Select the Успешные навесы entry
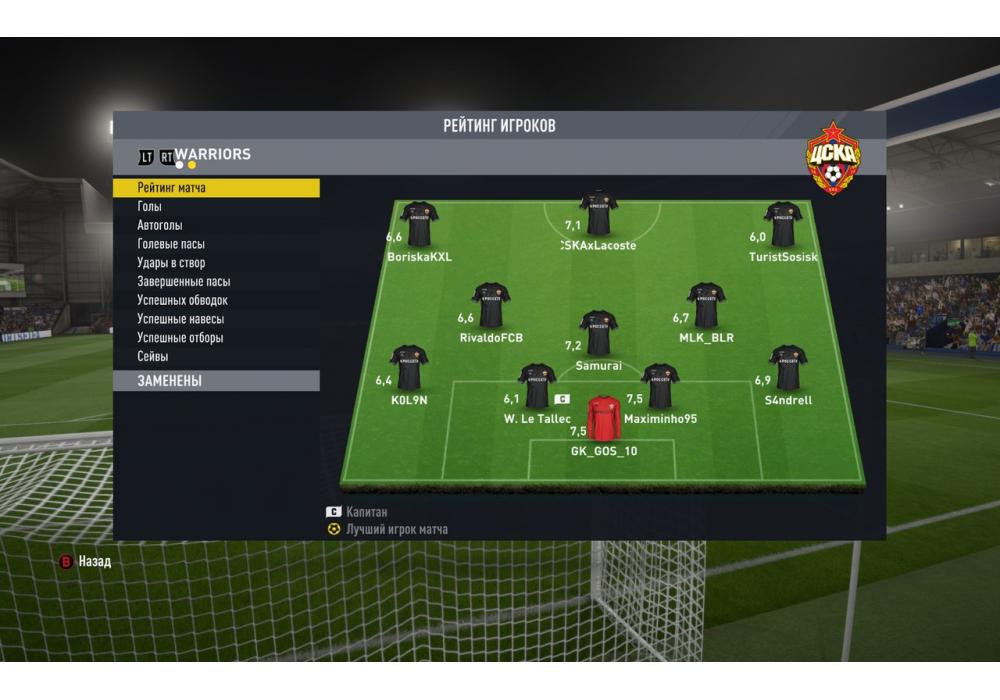Viewport: 1000px width, 700px height. (x=180, y=319)
